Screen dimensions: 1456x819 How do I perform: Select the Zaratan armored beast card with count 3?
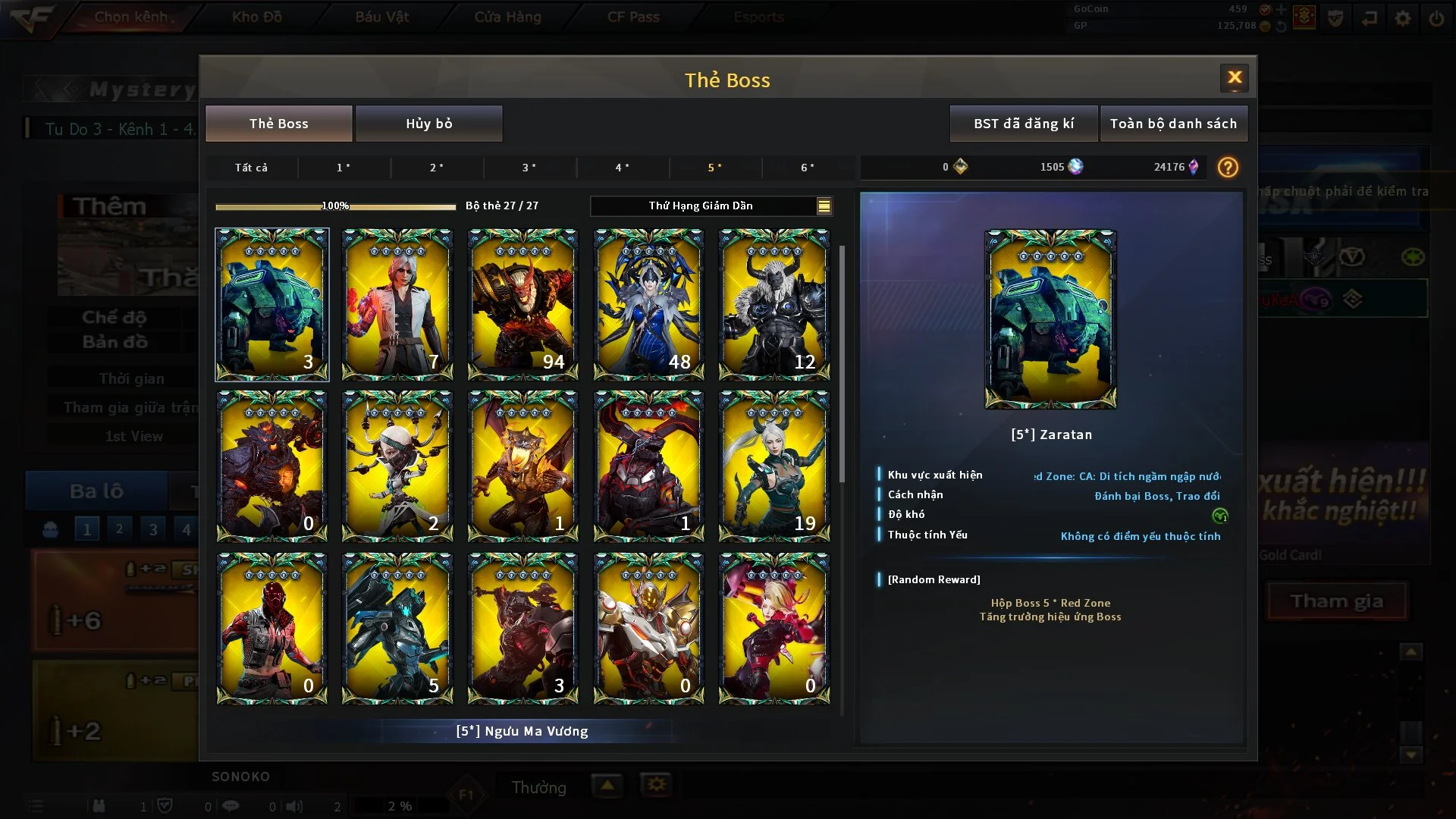(272, 304)
